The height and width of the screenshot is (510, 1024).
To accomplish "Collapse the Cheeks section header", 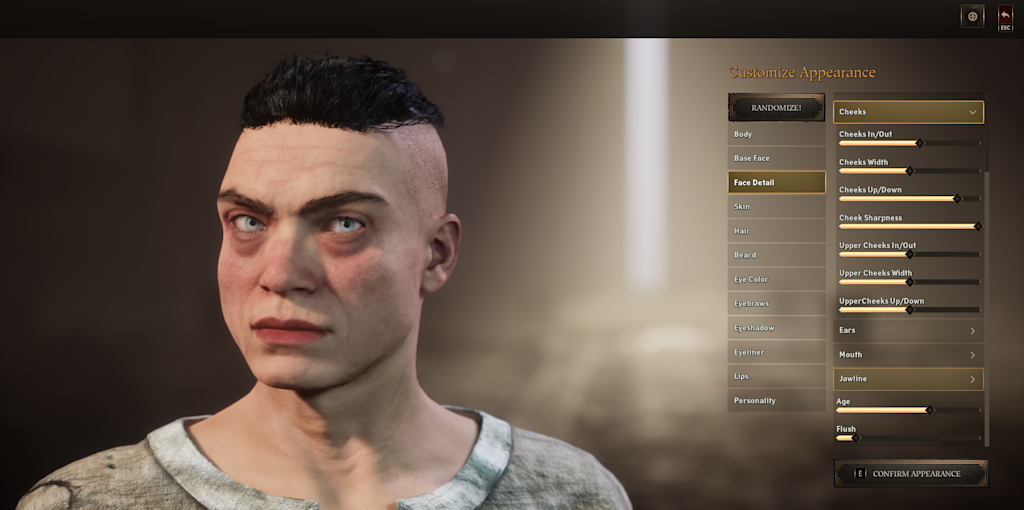I will click(908, 112).
